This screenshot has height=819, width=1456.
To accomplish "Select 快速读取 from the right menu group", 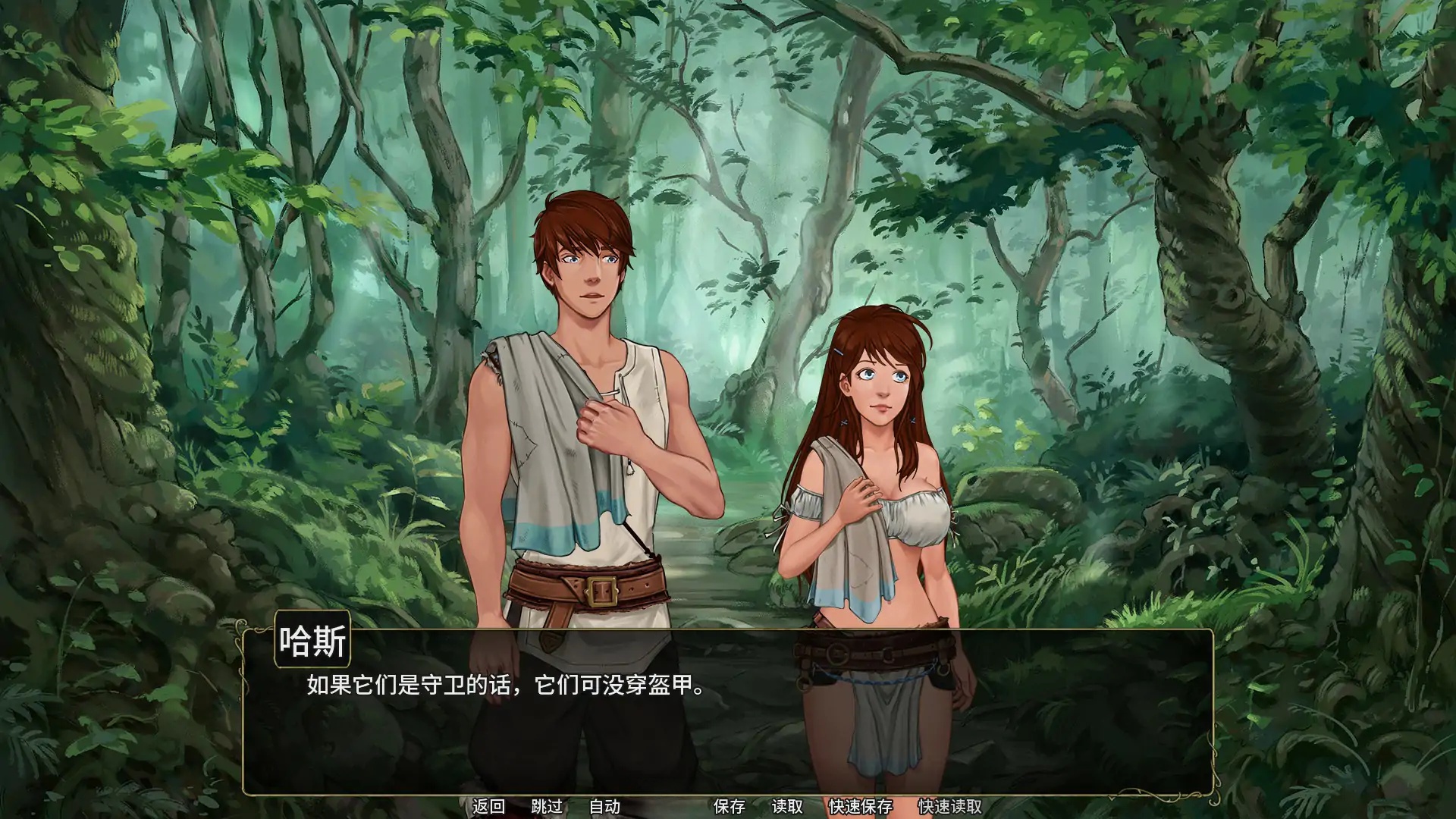I will [x=950, y=807].
